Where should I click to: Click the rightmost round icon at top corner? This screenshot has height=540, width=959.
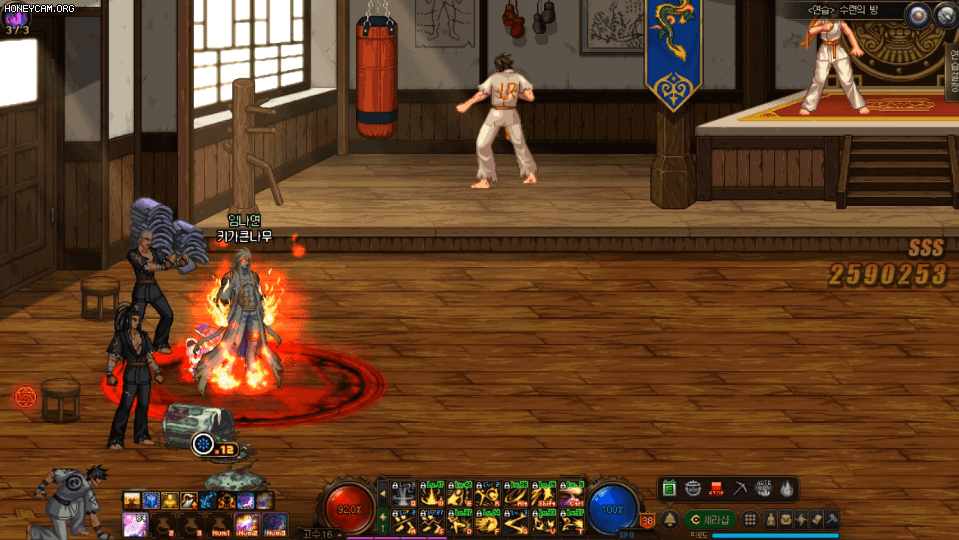[x=945, y=14]
